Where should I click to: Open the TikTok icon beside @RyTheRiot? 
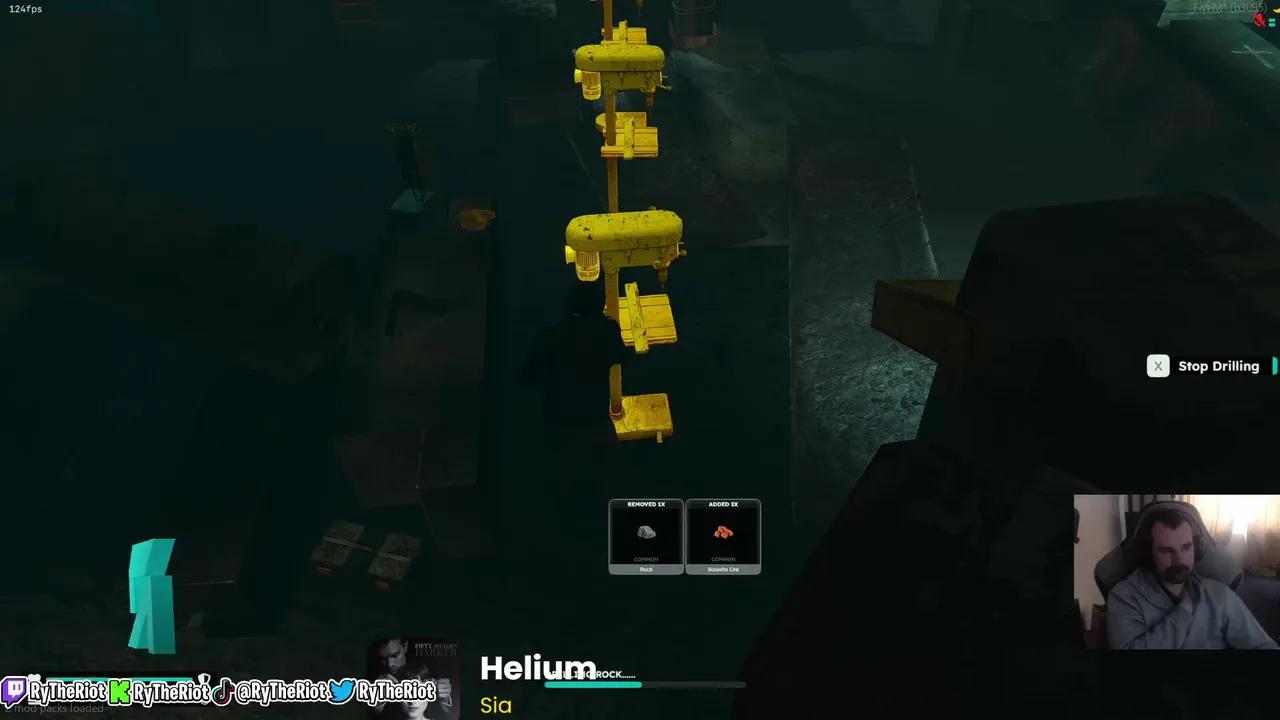[221, 691]
